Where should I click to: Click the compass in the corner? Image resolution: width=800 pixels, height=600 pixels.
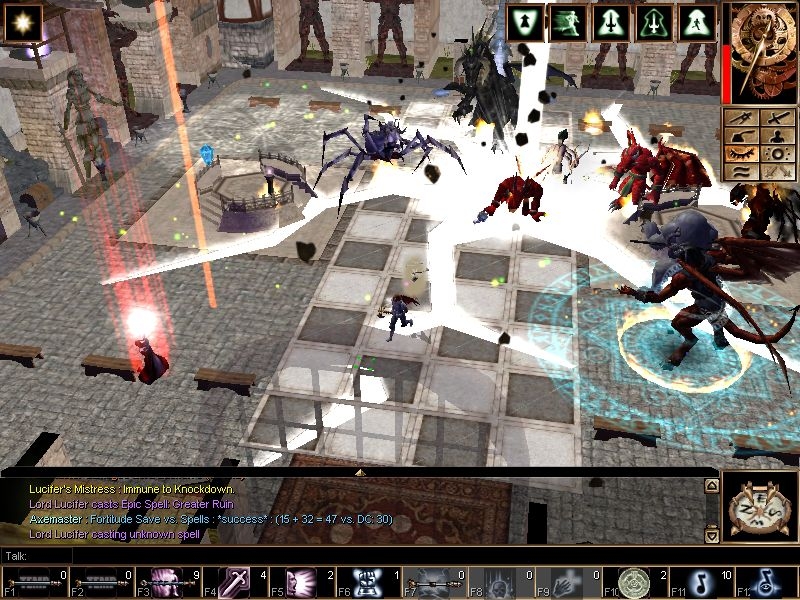[x=757, y=507]
